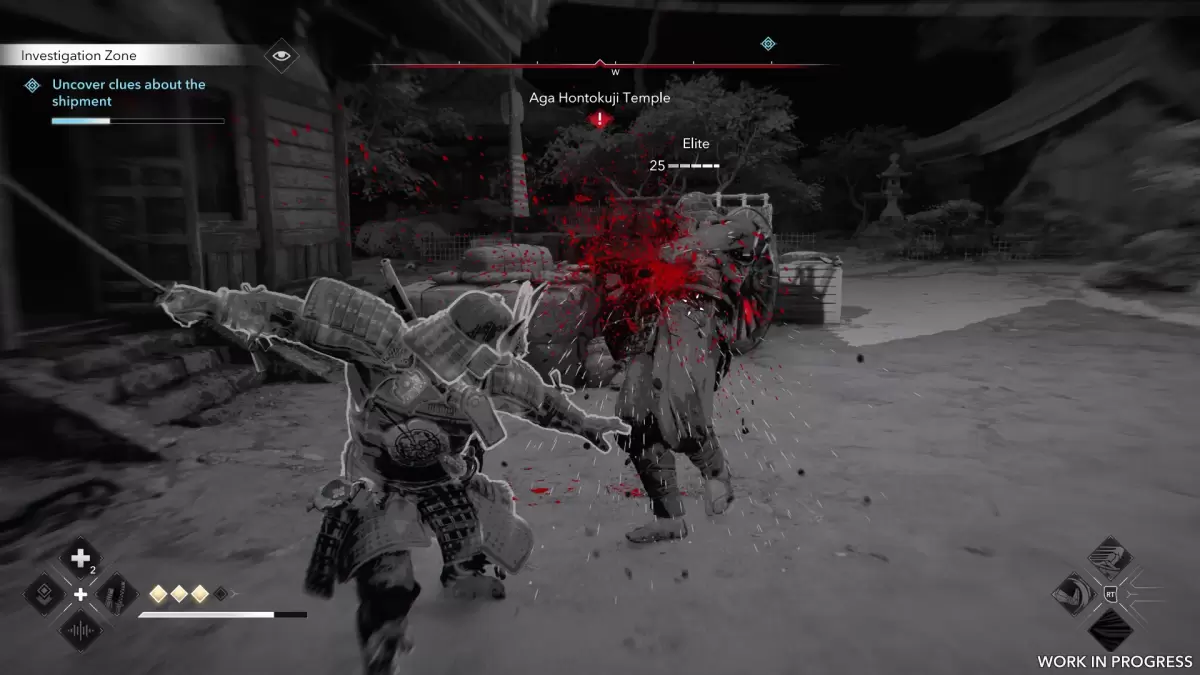The width and height of the screenshot is (1200, 675).
Task: Select the healing ration slot with count 2
Action: tap(81, 559)
